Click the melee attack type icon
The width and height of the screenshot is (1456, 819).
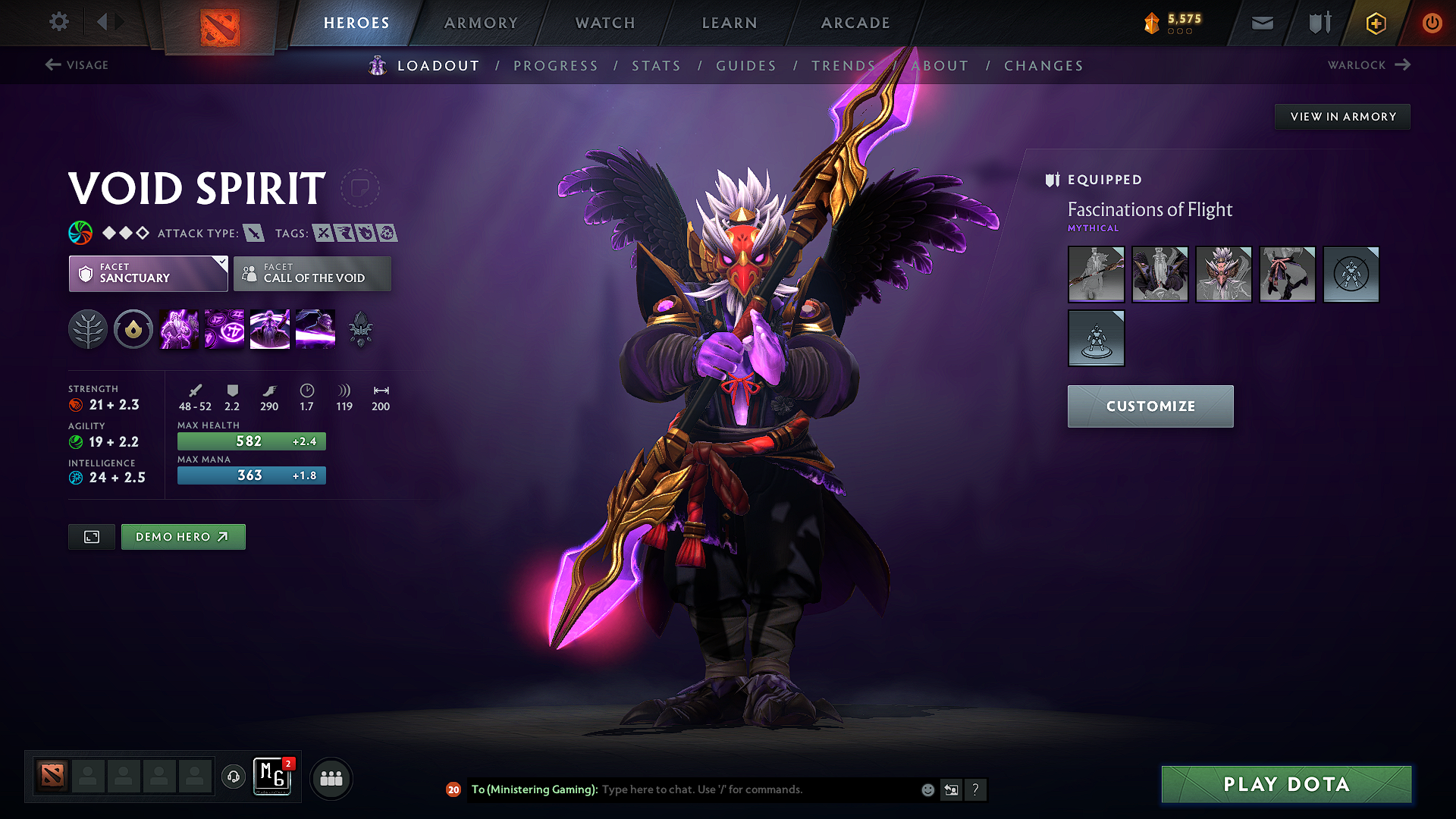click(x=253, y=233)
